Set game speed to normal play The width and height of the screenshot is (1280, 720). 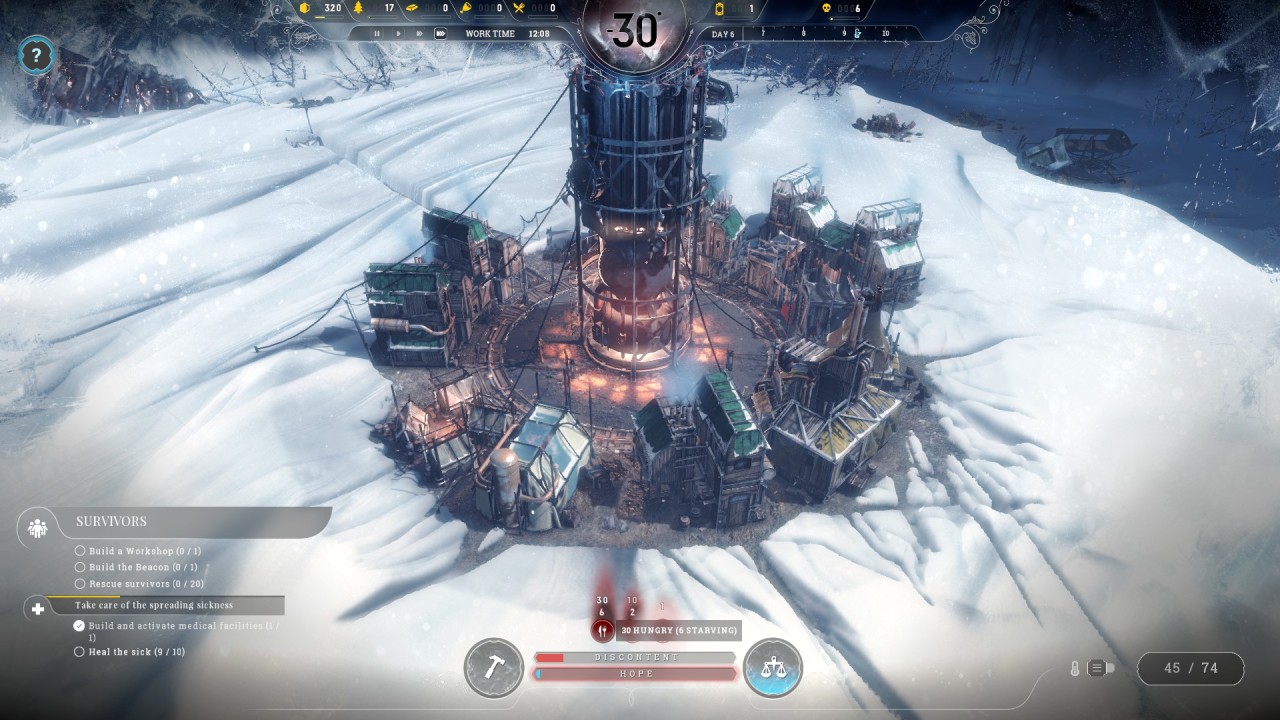click(x=398, y=33)
